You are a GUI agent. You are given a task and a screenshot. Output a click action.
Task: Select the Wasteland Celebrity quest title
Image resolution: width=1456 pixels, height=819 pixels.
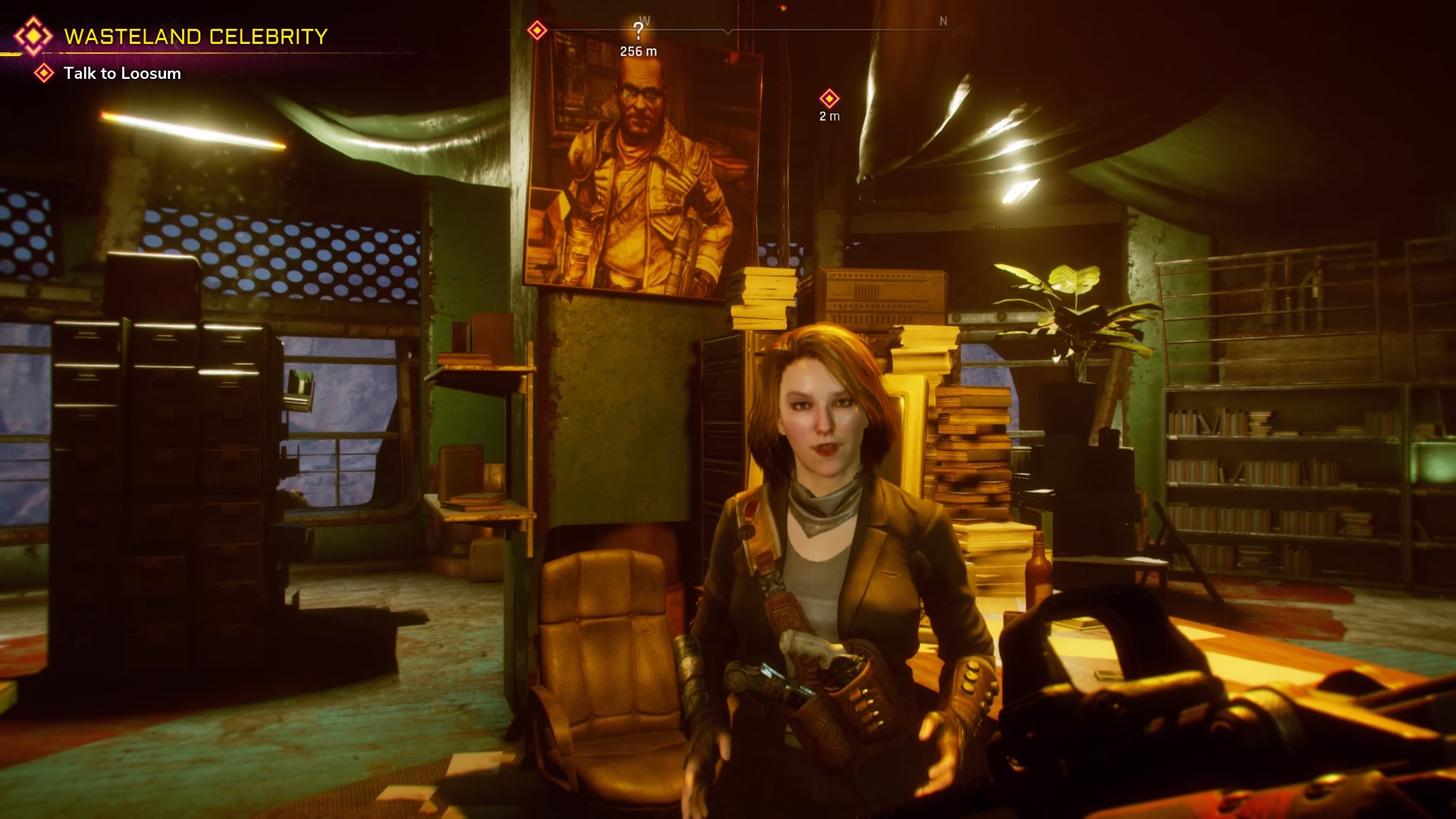coord(196,36)
